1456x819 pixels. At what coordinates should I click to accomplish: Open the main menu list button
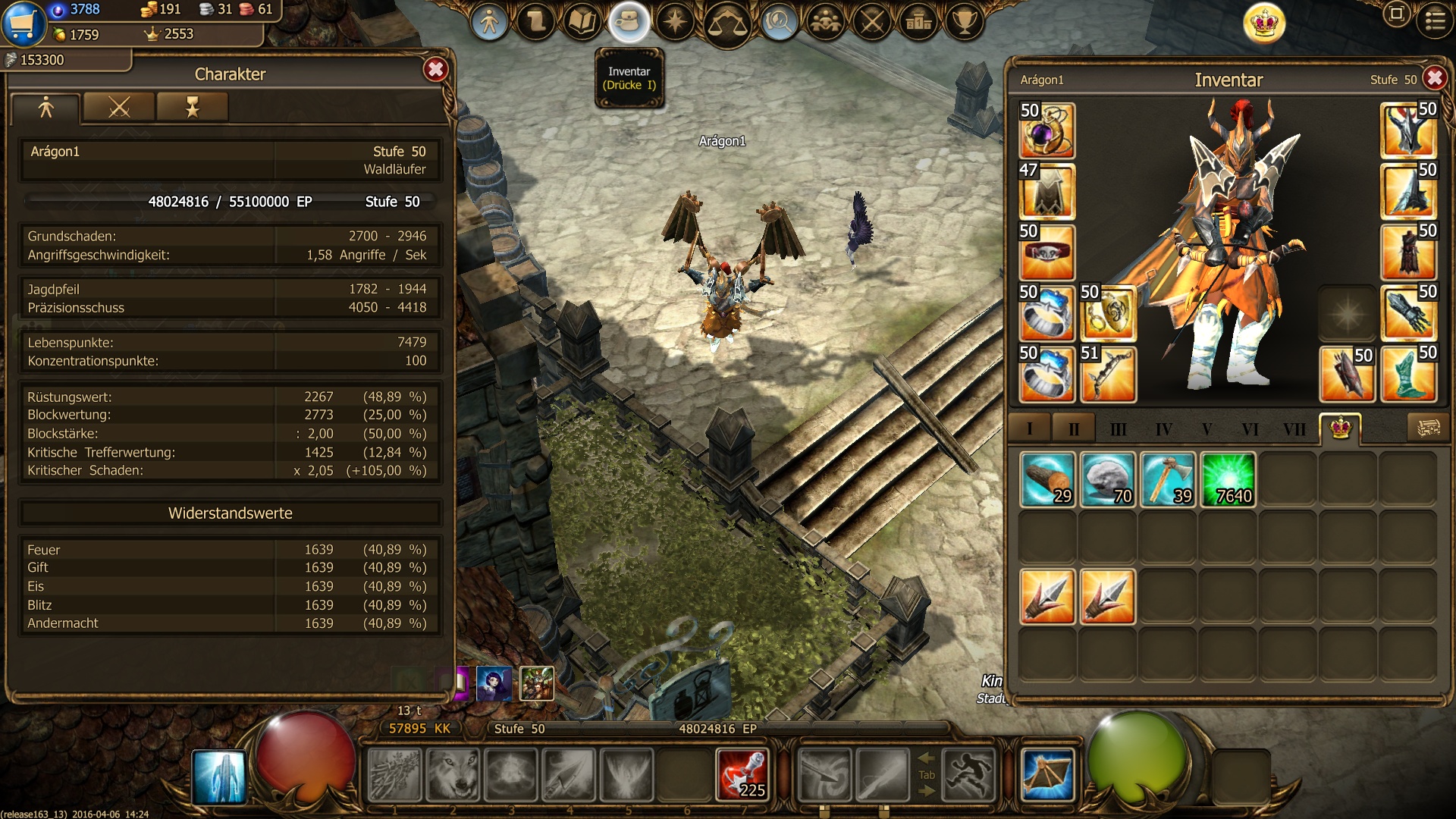1435,21
